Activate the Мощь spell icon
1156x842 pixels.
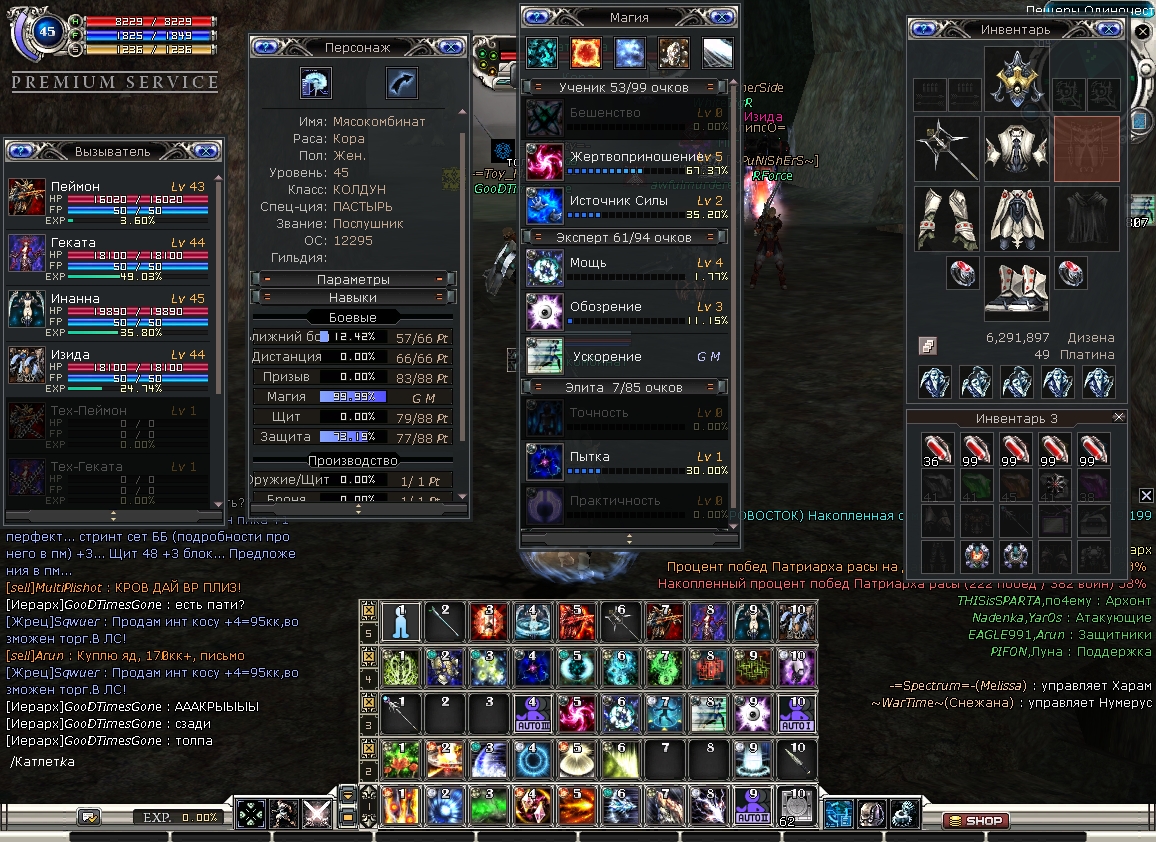tap(545, 268)
